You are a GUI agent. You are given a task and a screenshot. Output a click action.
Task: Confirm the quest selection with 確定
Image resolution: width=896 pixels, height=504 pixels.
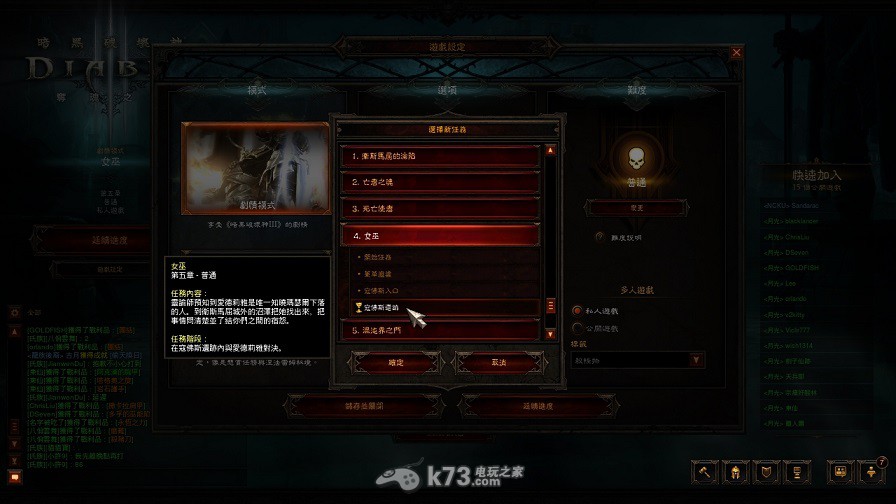[395, 362]
